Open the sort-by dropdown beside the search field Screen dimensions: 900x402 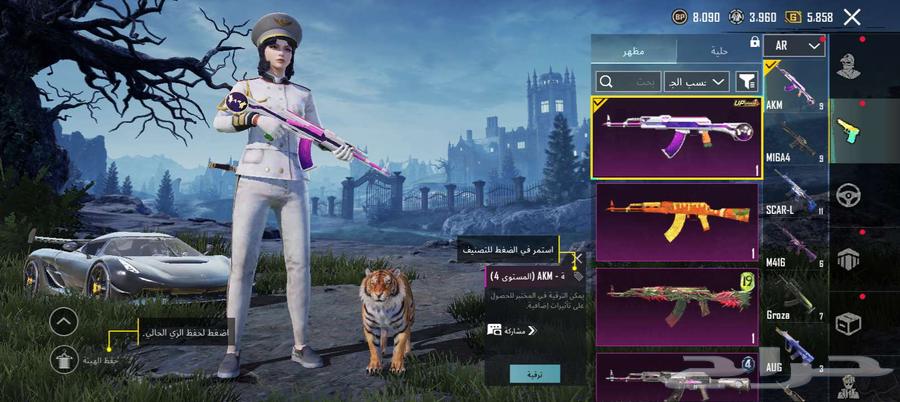pos(696,81)
